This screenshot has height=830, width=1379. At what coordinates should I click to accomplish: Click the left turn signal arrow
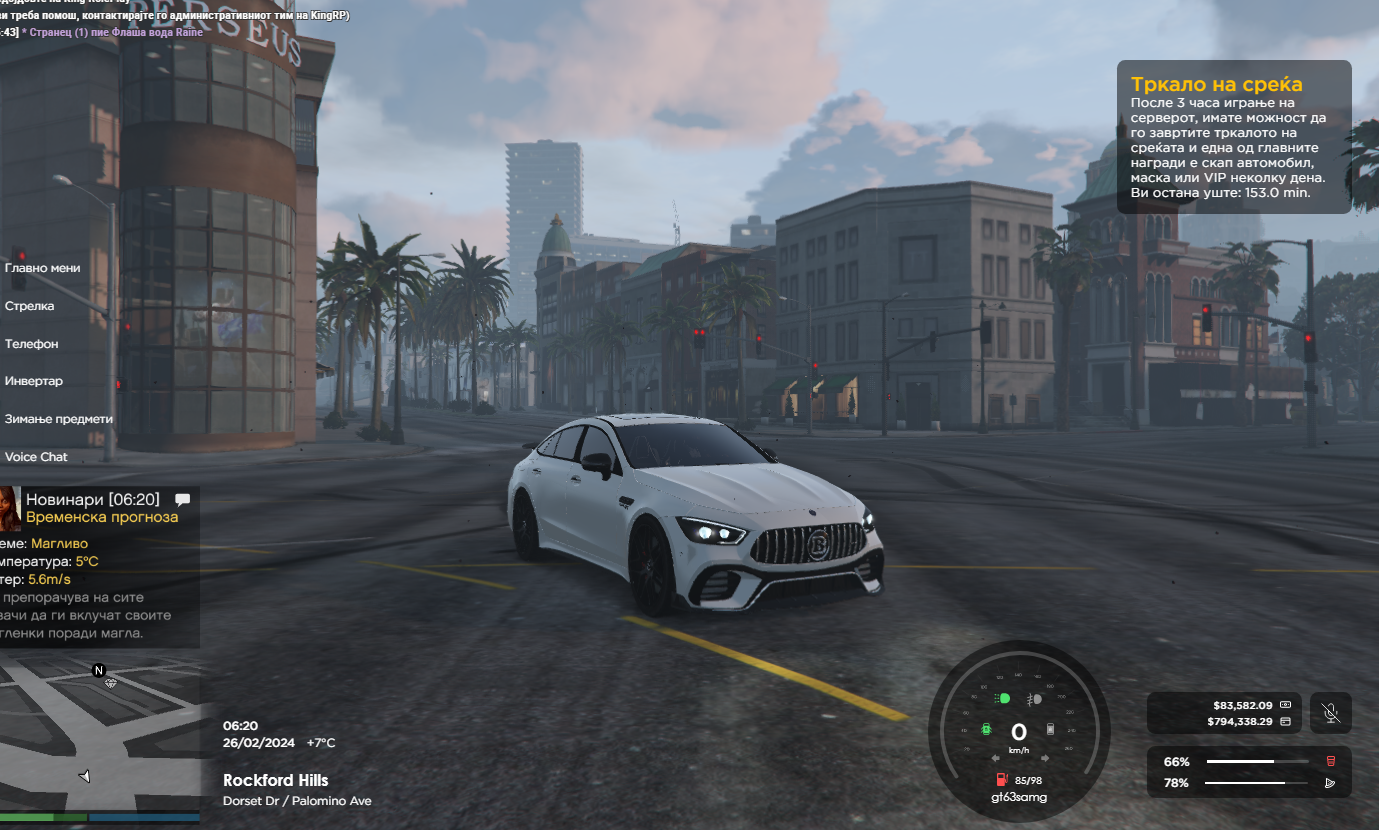(995, 758)
